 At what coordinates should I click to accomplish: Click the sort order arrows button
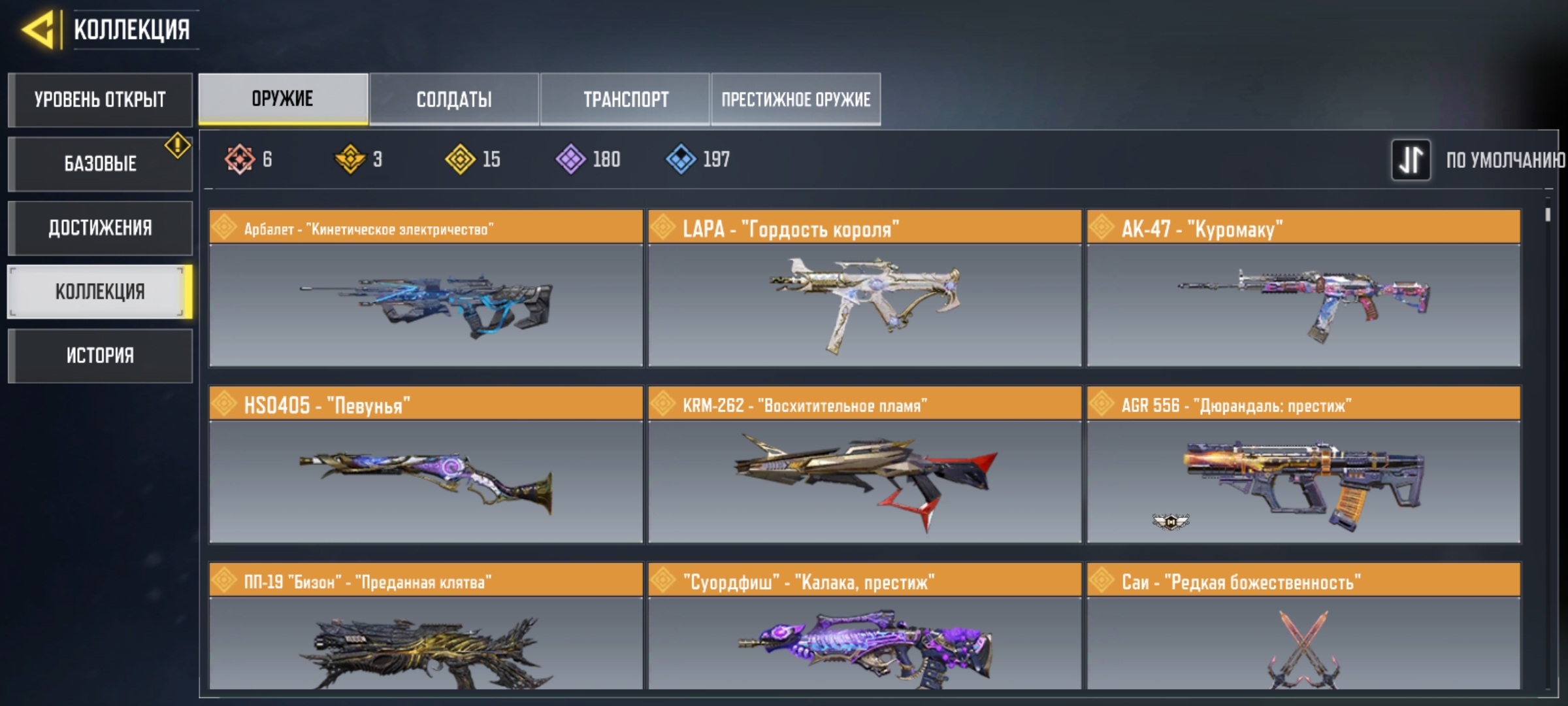coord(1411,160)
